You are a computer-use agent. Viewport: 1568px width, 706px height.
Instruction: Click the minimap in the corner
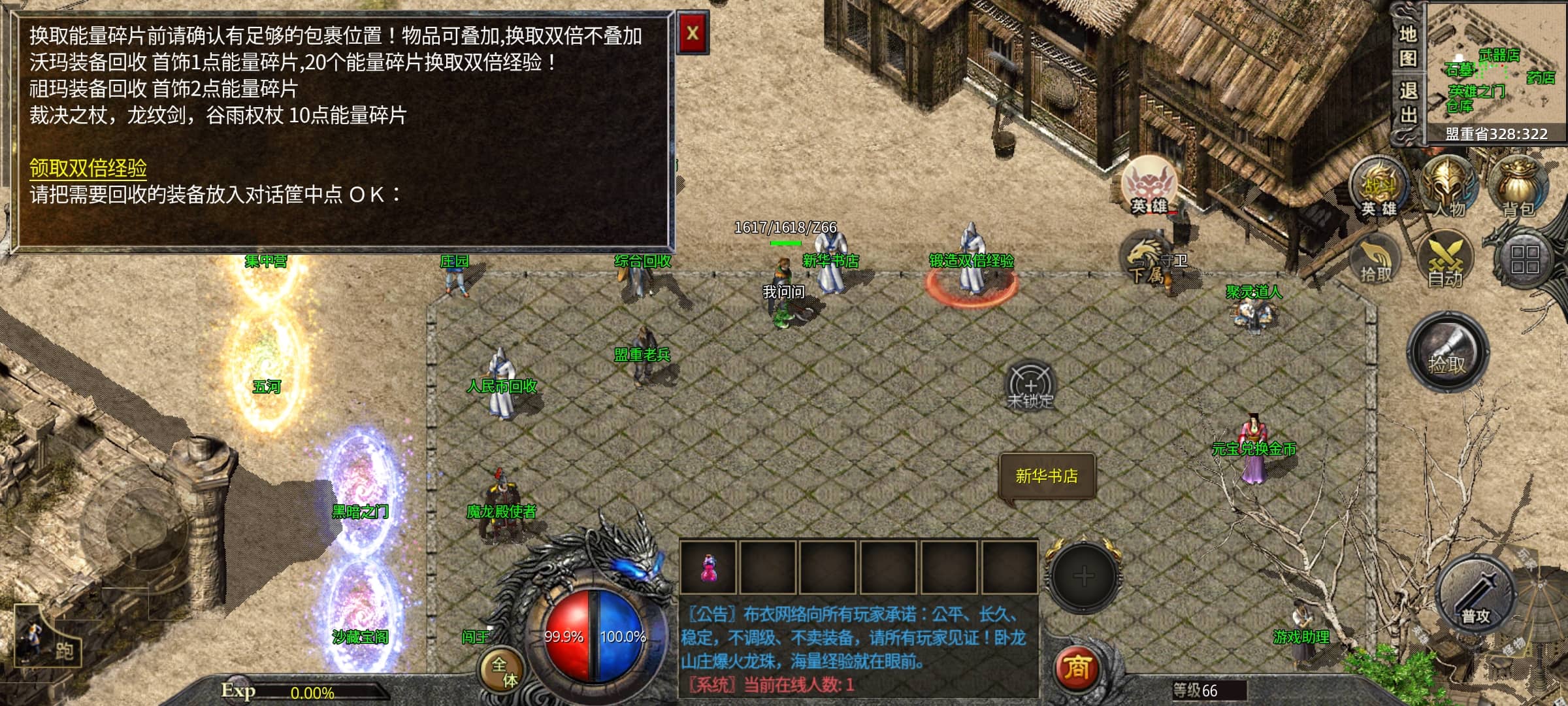click(1496, 72)
